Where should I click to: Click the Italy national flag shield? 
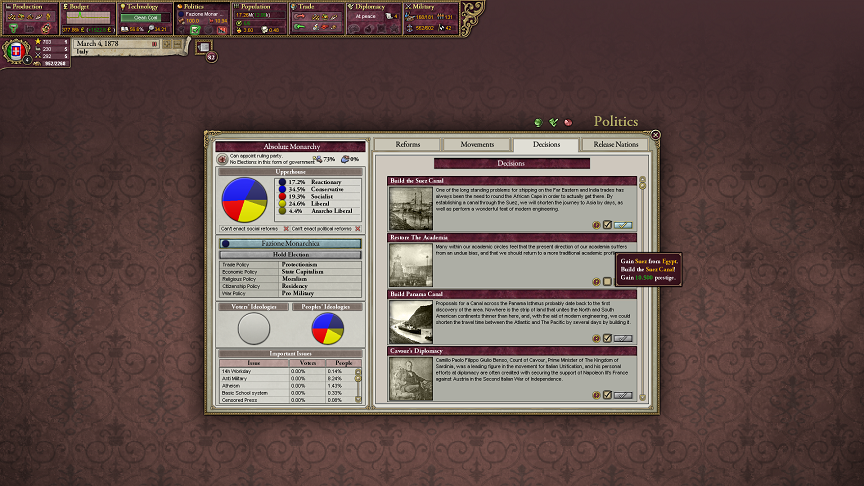pos(15,52)
